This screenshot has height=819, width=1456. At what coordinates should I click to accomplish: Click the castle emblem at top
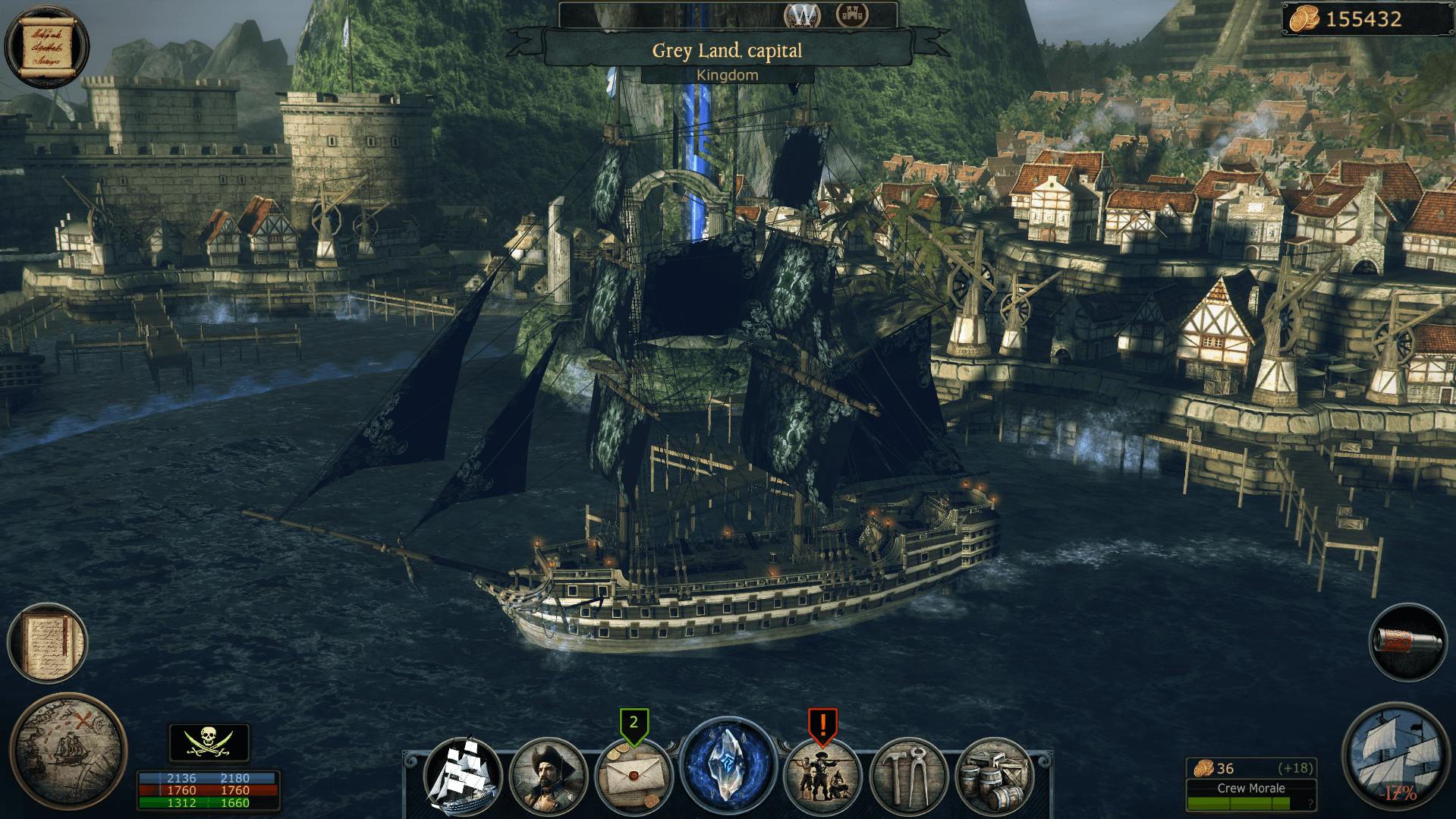852,14
